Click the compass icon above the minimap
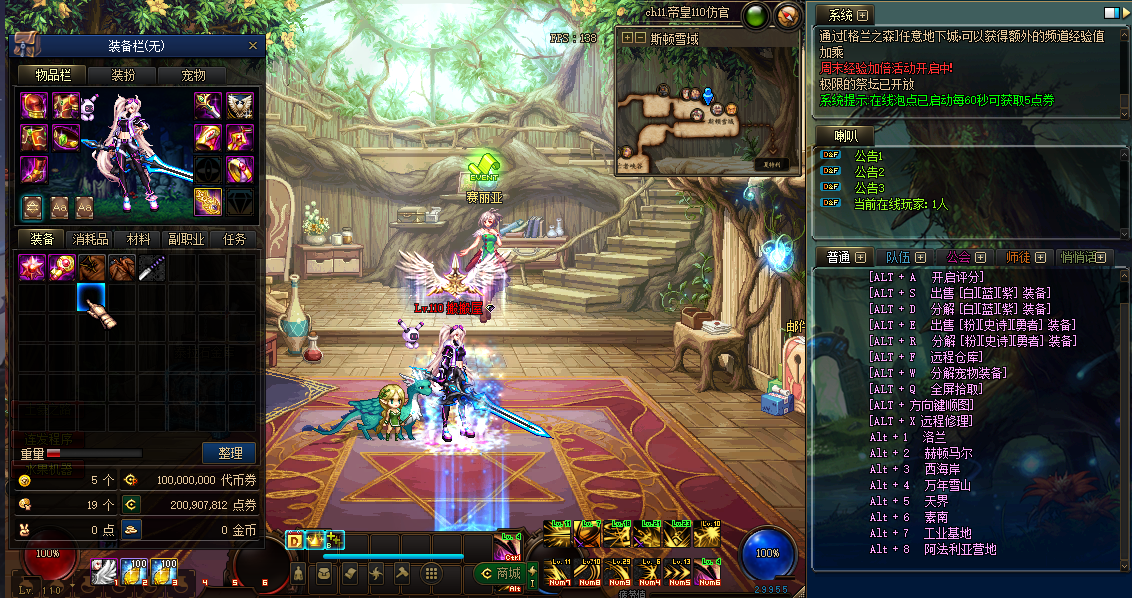The height and width of the screenshot is (598, 1132). pyautogui.click(x=788, y=16)
